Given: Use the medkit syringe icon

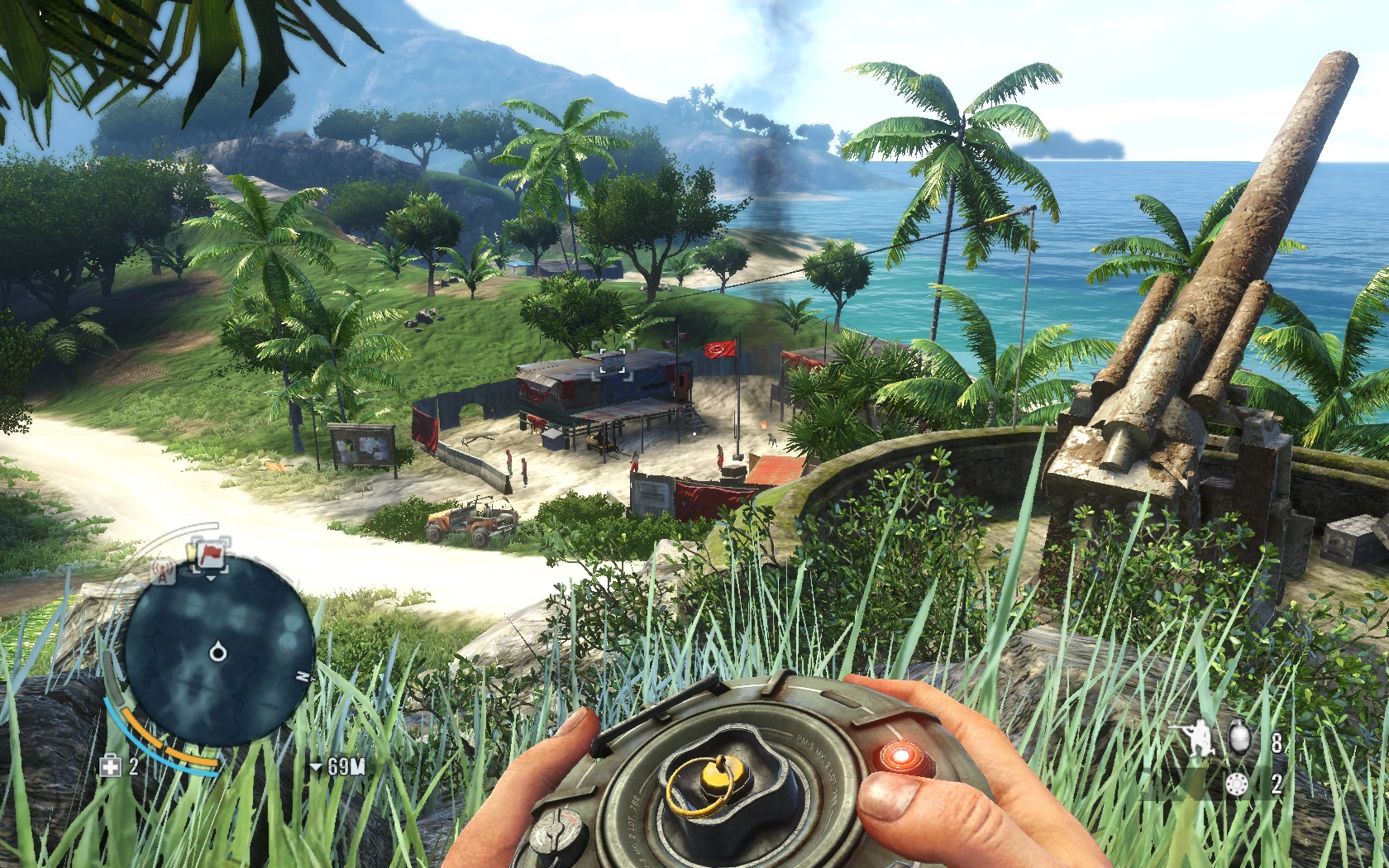Looking at the screenshot, I should pyautogui.click(x=110, y=766).
